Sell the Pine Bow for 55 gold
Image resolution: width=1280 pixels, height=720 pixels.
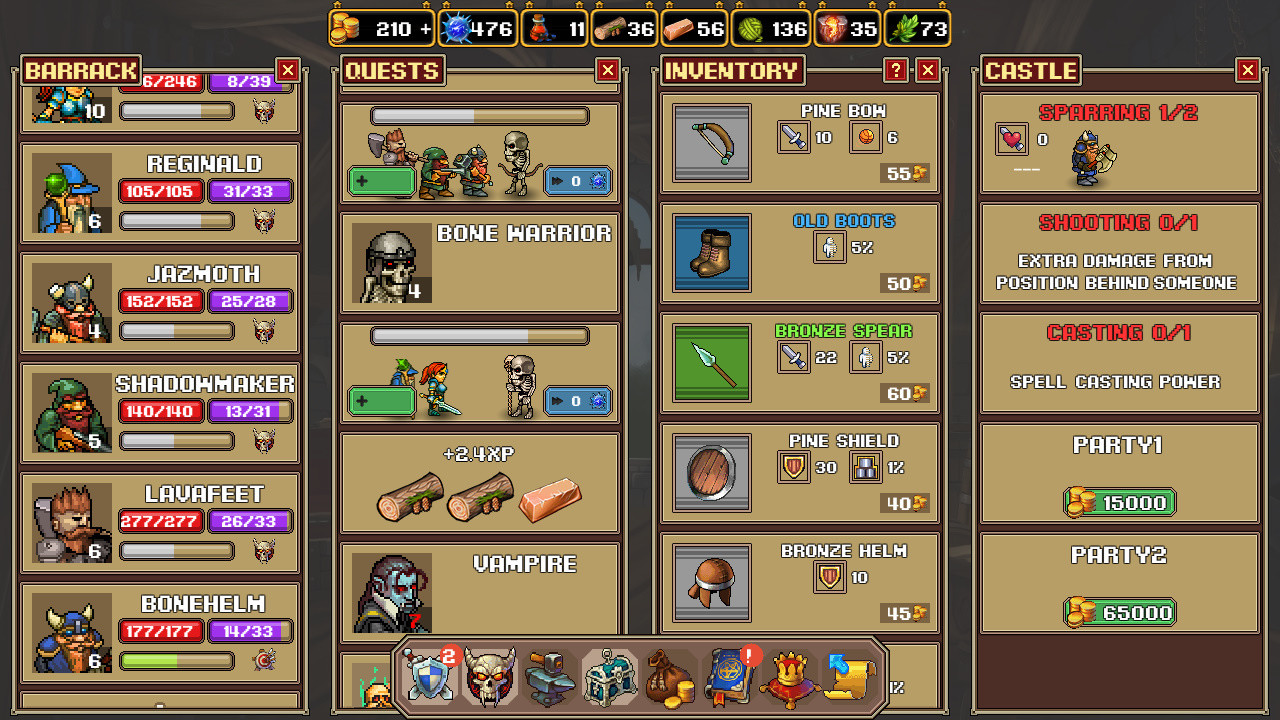(x=903, y=173)
